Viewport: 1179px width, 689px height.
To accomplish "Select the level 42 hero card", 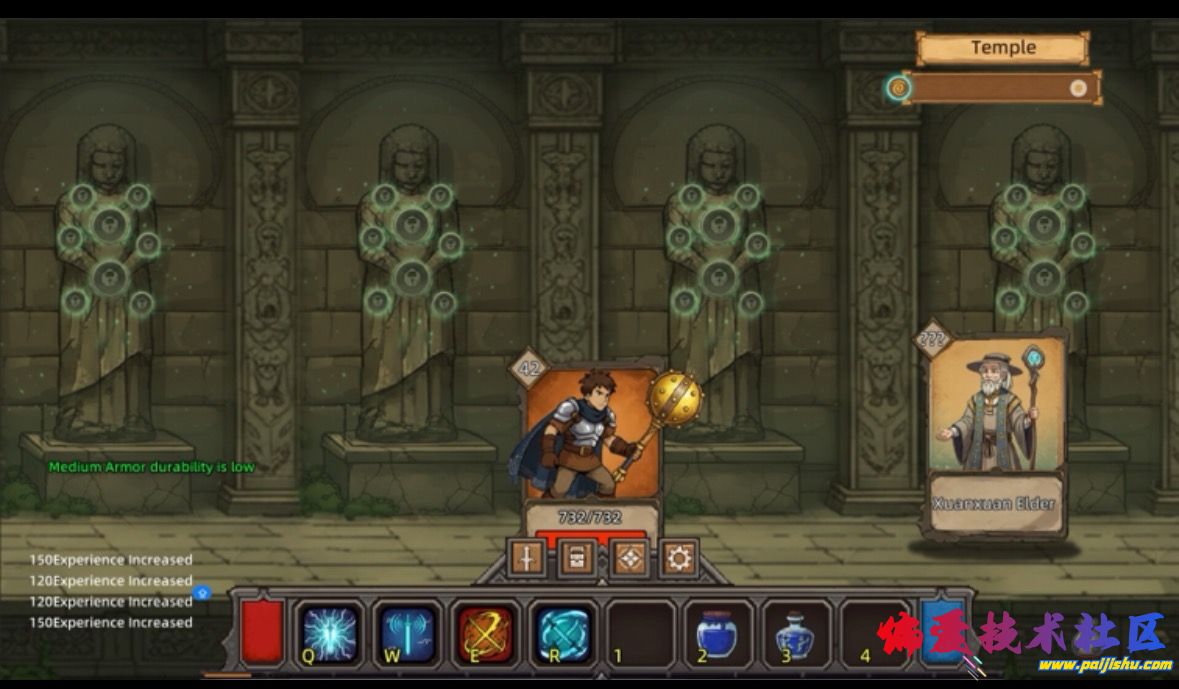I will point(592,440).
